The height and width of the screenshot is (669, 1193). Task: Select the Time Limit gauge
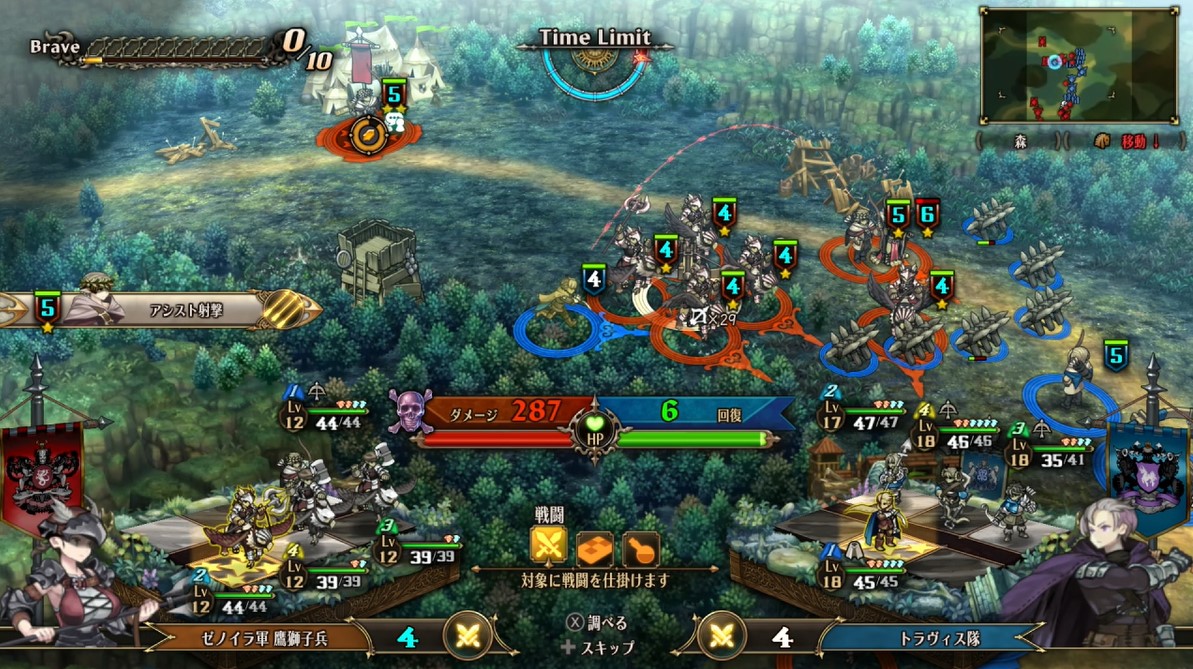(x=595, y=62)
